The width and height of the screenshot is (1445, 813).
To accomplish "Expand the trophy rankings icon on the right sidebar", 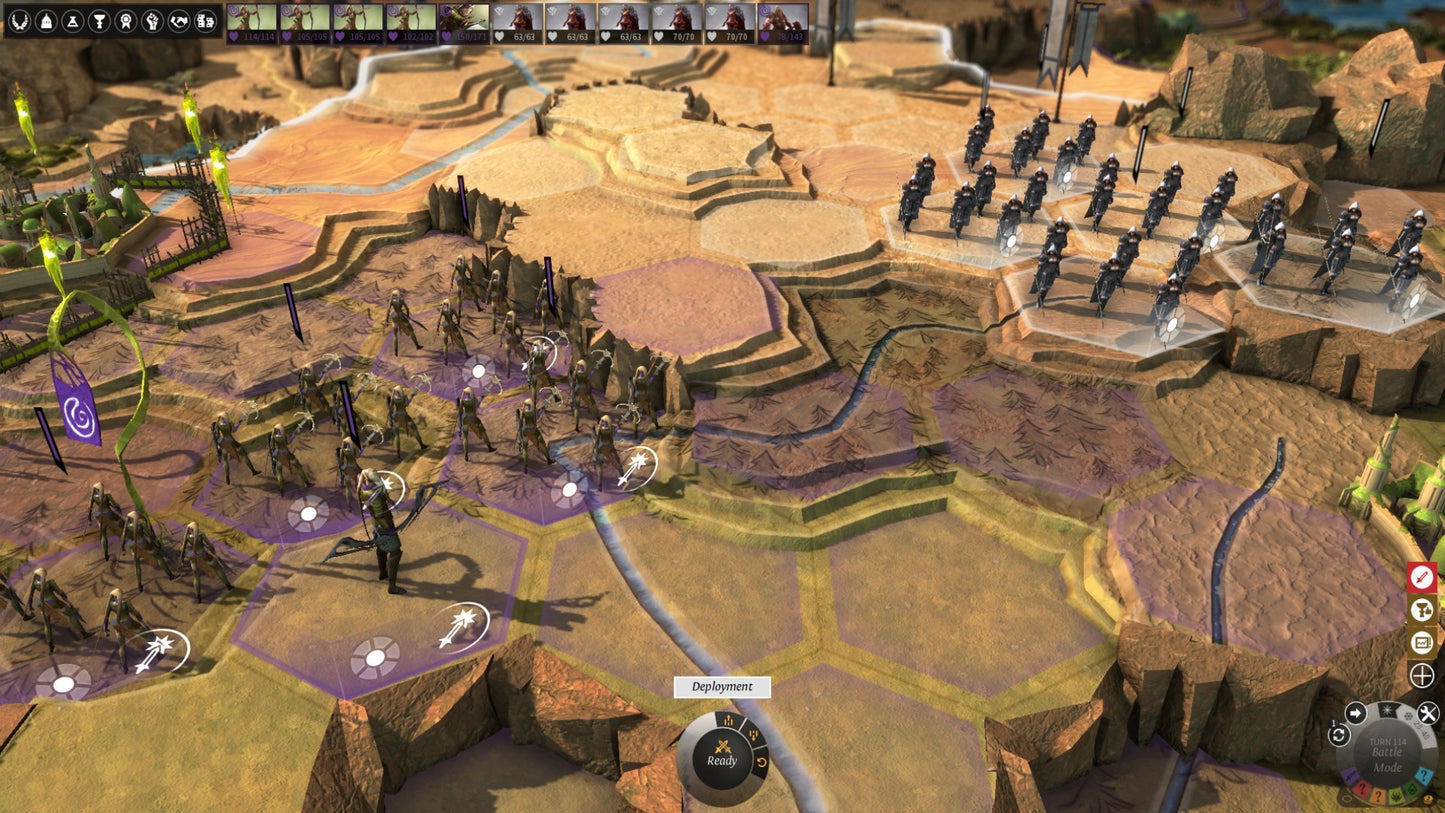I will tap(1421, 610).
